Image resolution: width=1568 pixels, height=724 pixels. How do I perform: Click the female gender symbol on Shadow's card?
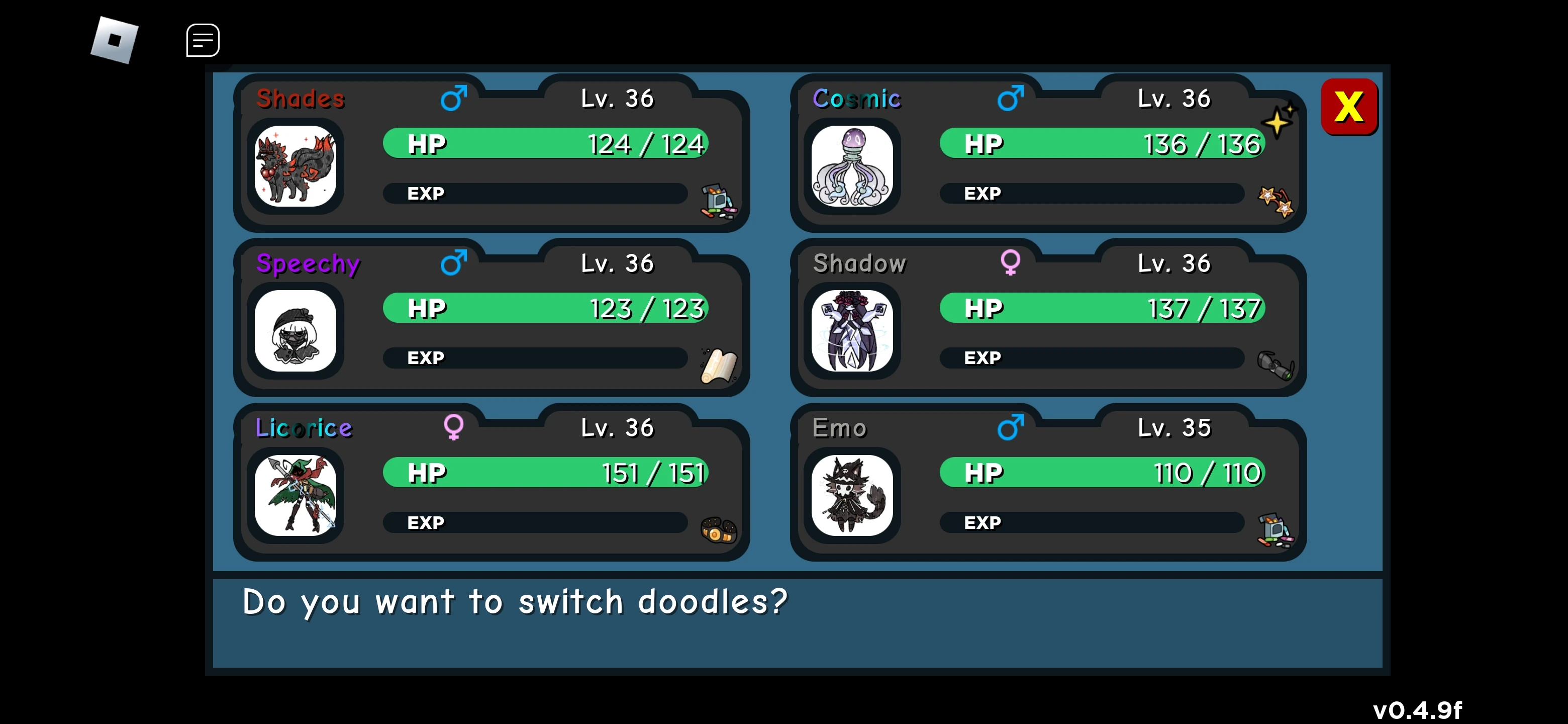click(x=1011, y=263)
